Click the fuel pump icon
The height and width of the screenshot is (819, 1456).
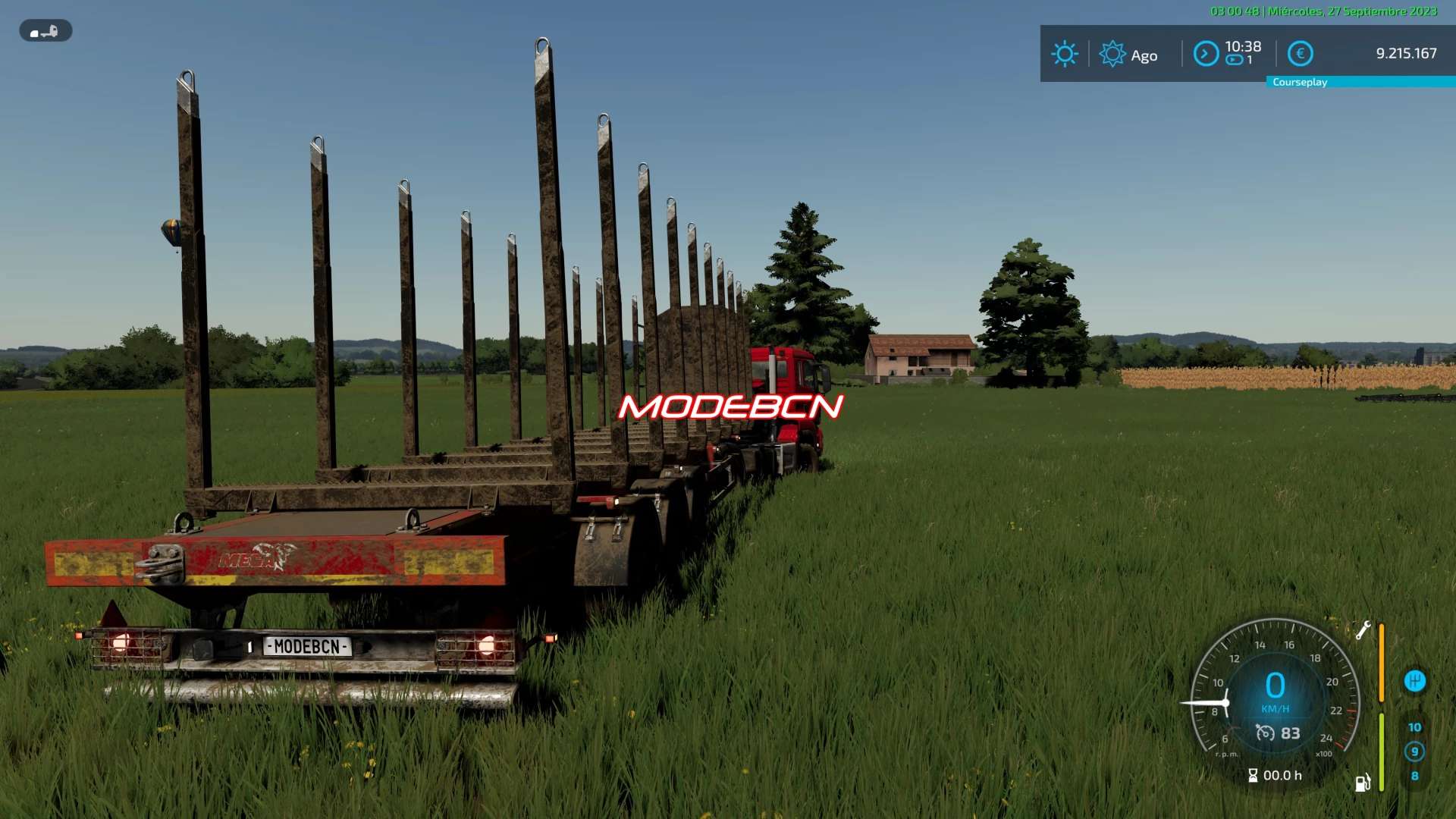pos(1363,783)
